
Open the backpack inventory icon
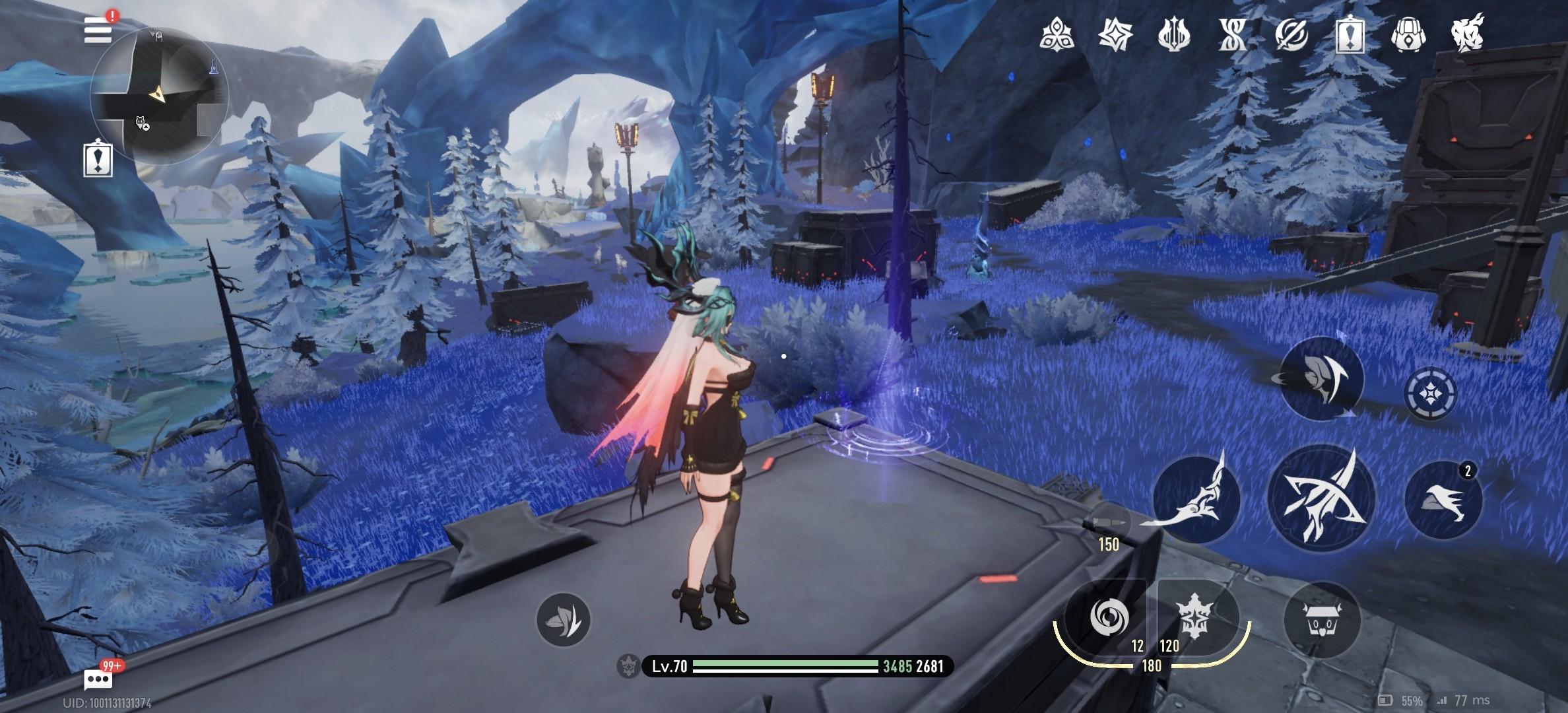tap(1408, 34)
